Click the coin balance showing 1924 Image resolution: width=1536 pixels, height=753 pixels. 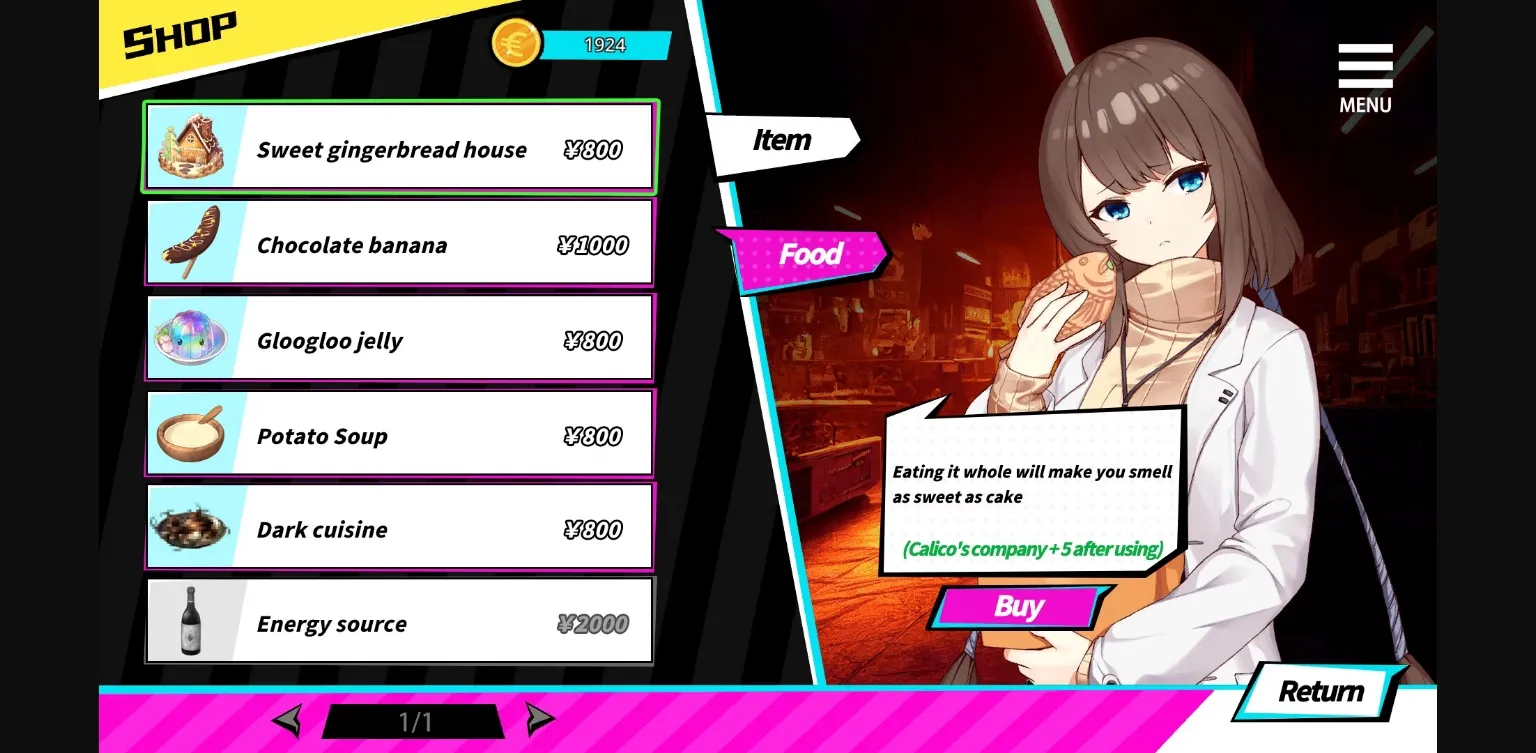pyautogui.click(x=607, y=44)
